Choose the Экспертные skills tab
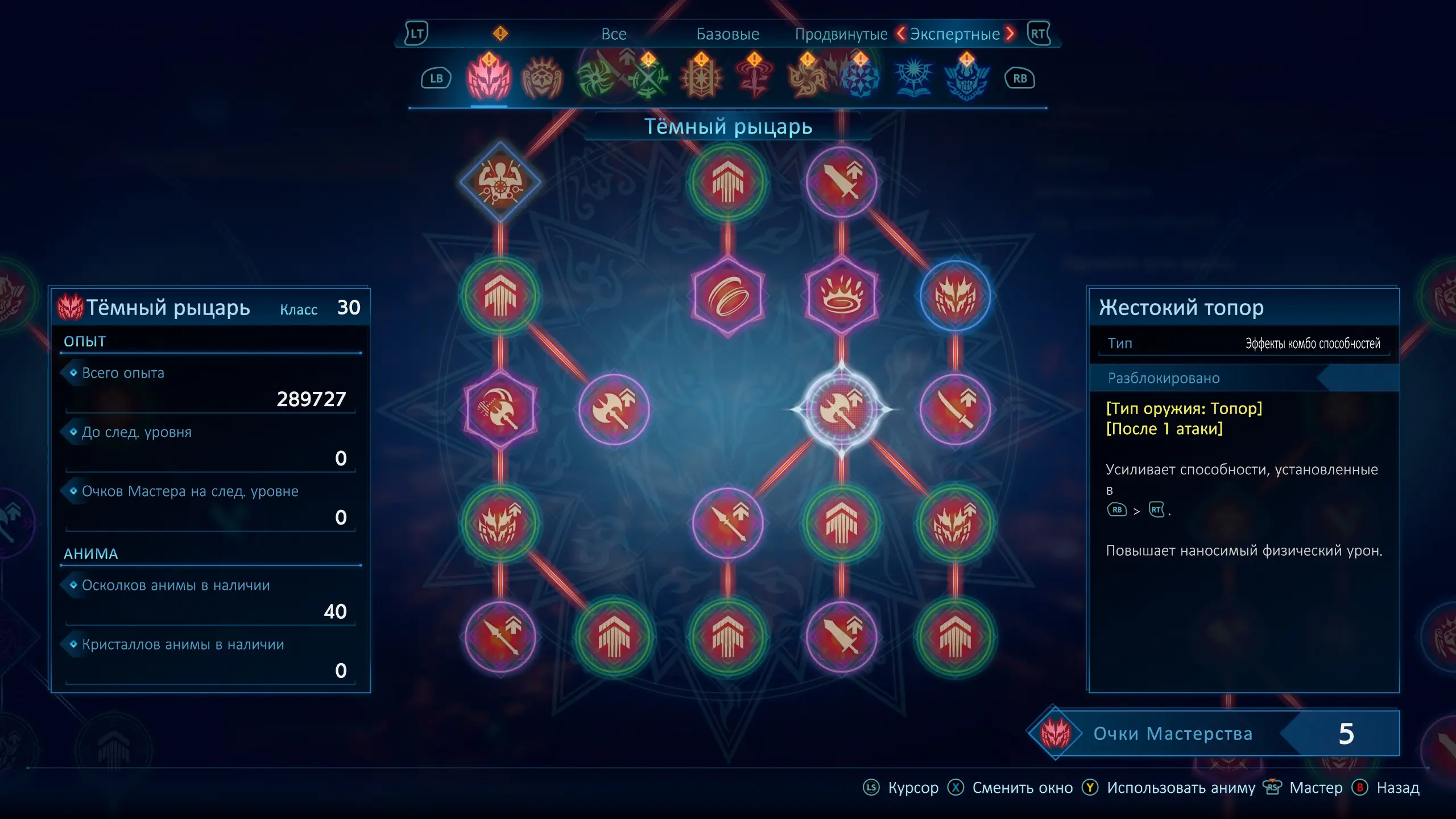Image resolution: width=1456 pixels, height=819 pixels. (954, 34)
